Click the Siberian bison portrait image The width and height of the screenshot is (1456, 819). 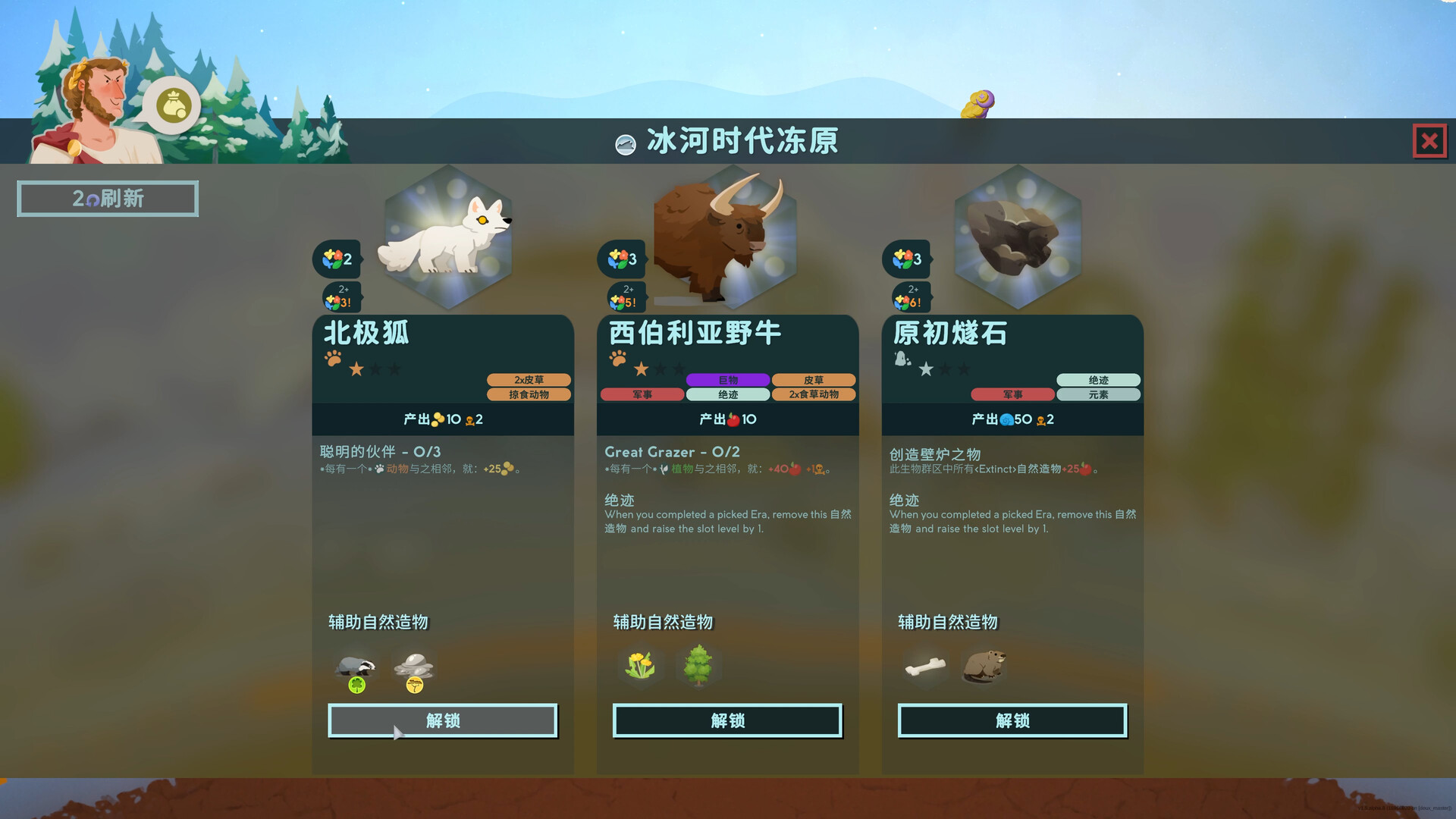pyautogui.click(x=726, y=235)
